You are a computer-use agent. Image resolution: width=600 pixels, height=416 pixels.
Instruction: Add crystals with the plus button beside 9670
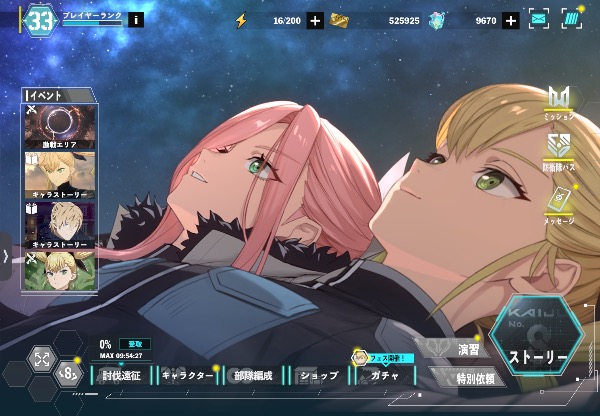[511, 20]
